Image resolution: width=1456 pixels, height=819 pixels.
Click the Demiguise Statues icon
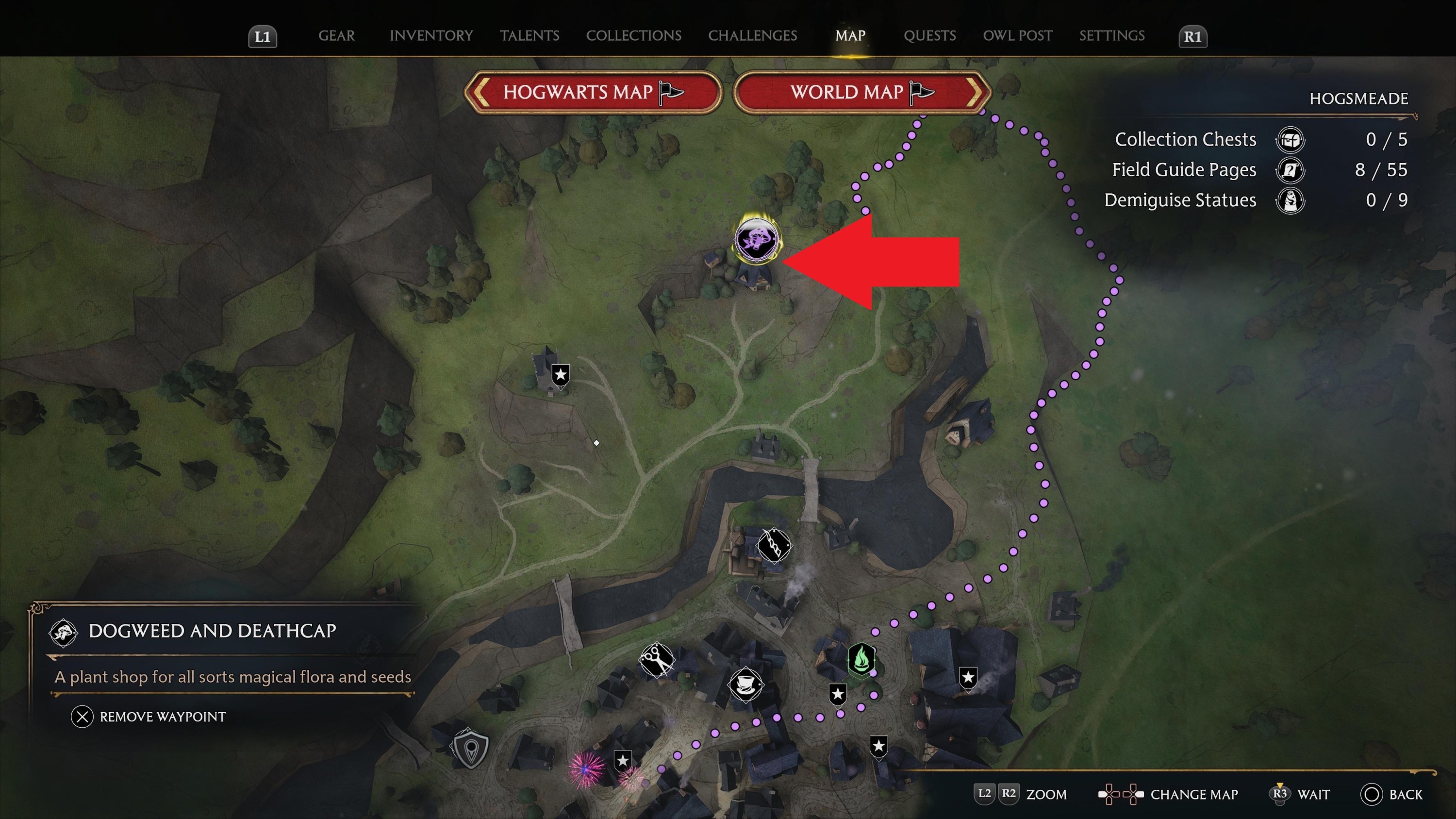click(1291, 200)
